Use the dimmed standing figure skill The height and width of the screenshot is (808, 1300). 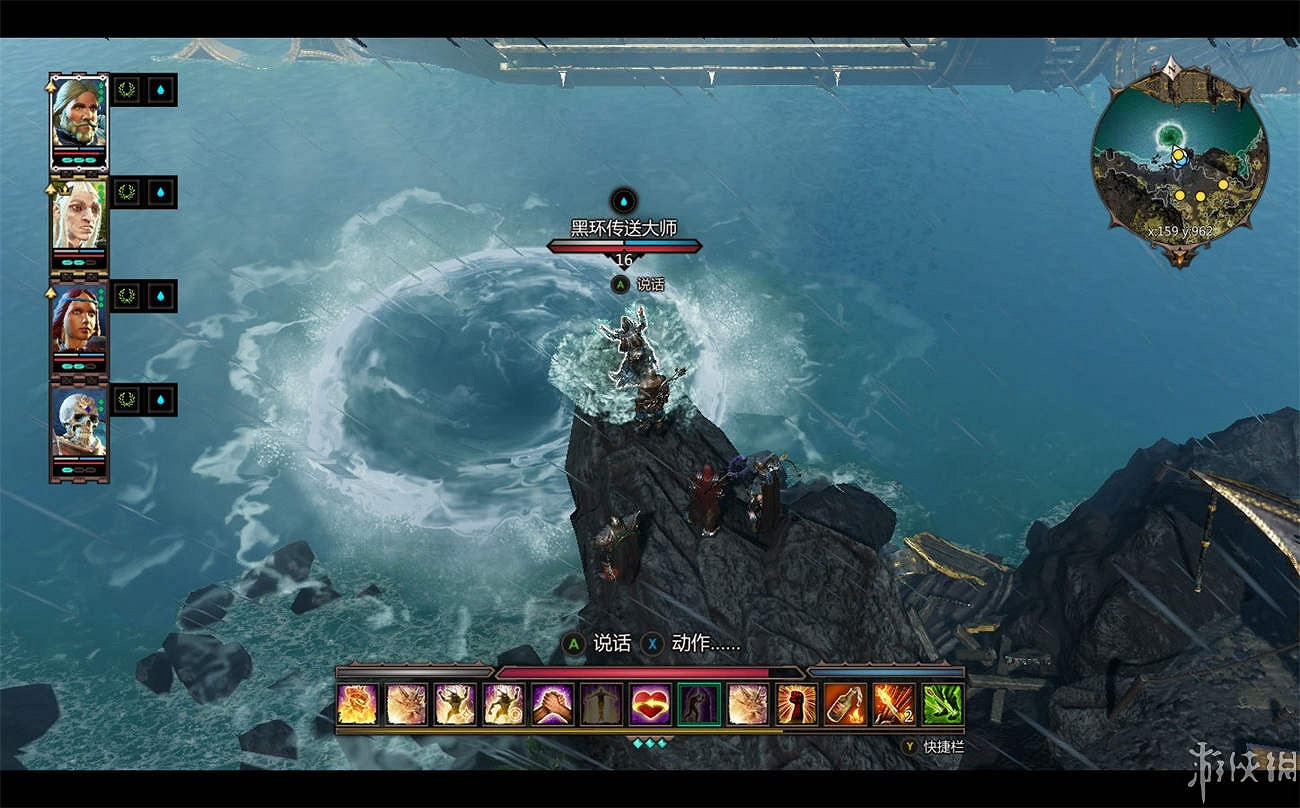pos(601,704)
